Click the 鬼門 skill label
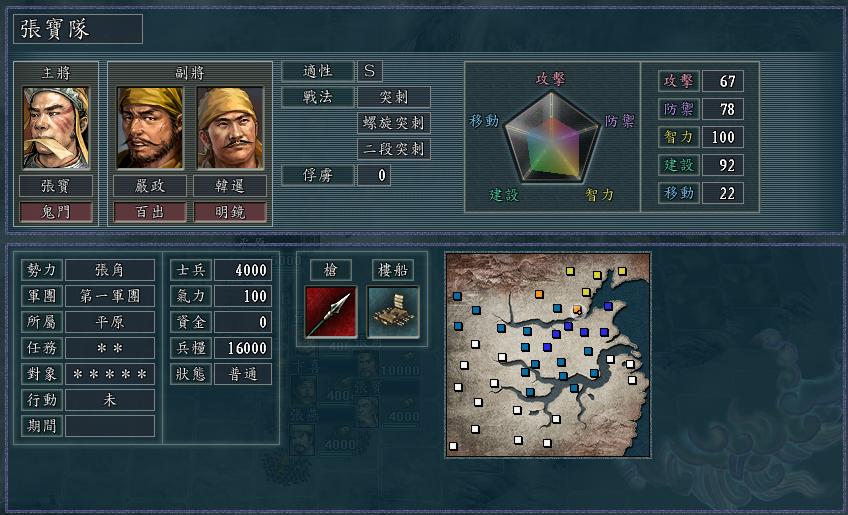Image resolution: width=848 pixels, height=515 pixels. pyautogui.click(x=56, y=211)
